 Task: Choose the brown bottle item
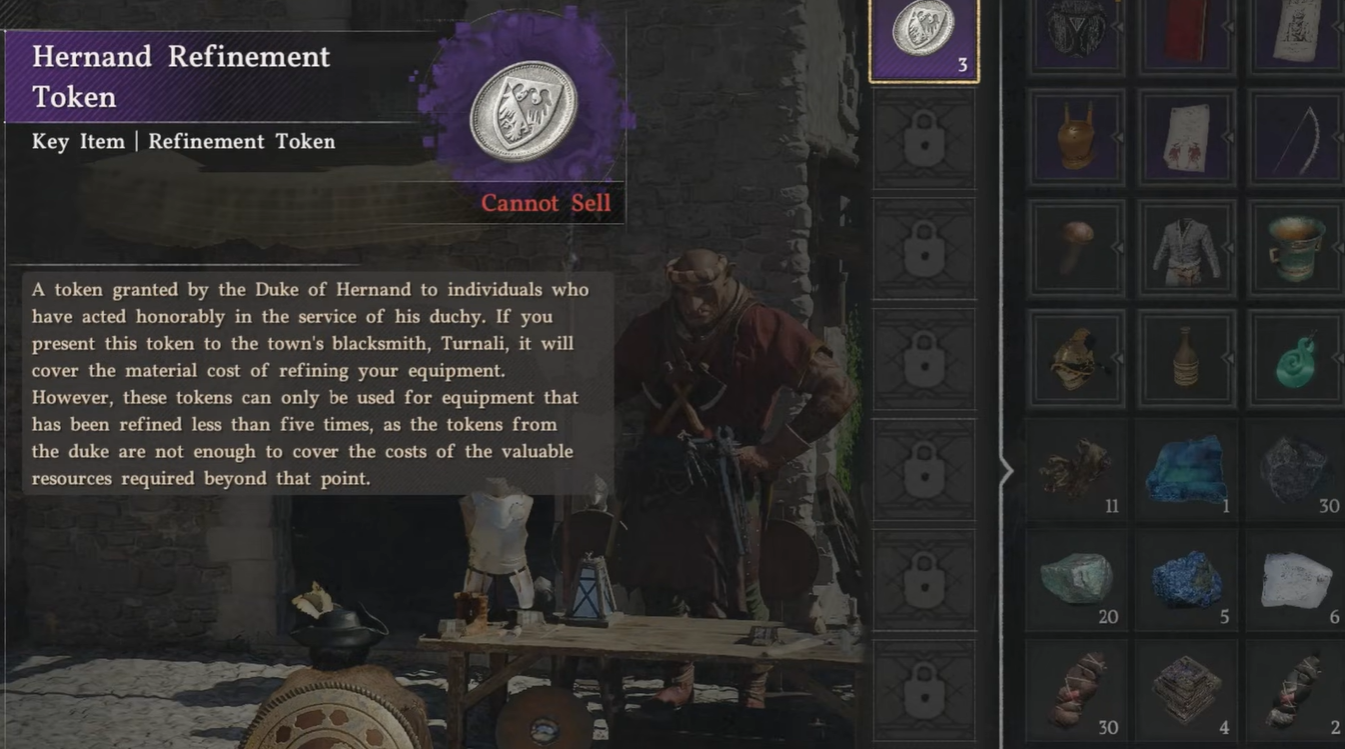tap(1186, 358)
